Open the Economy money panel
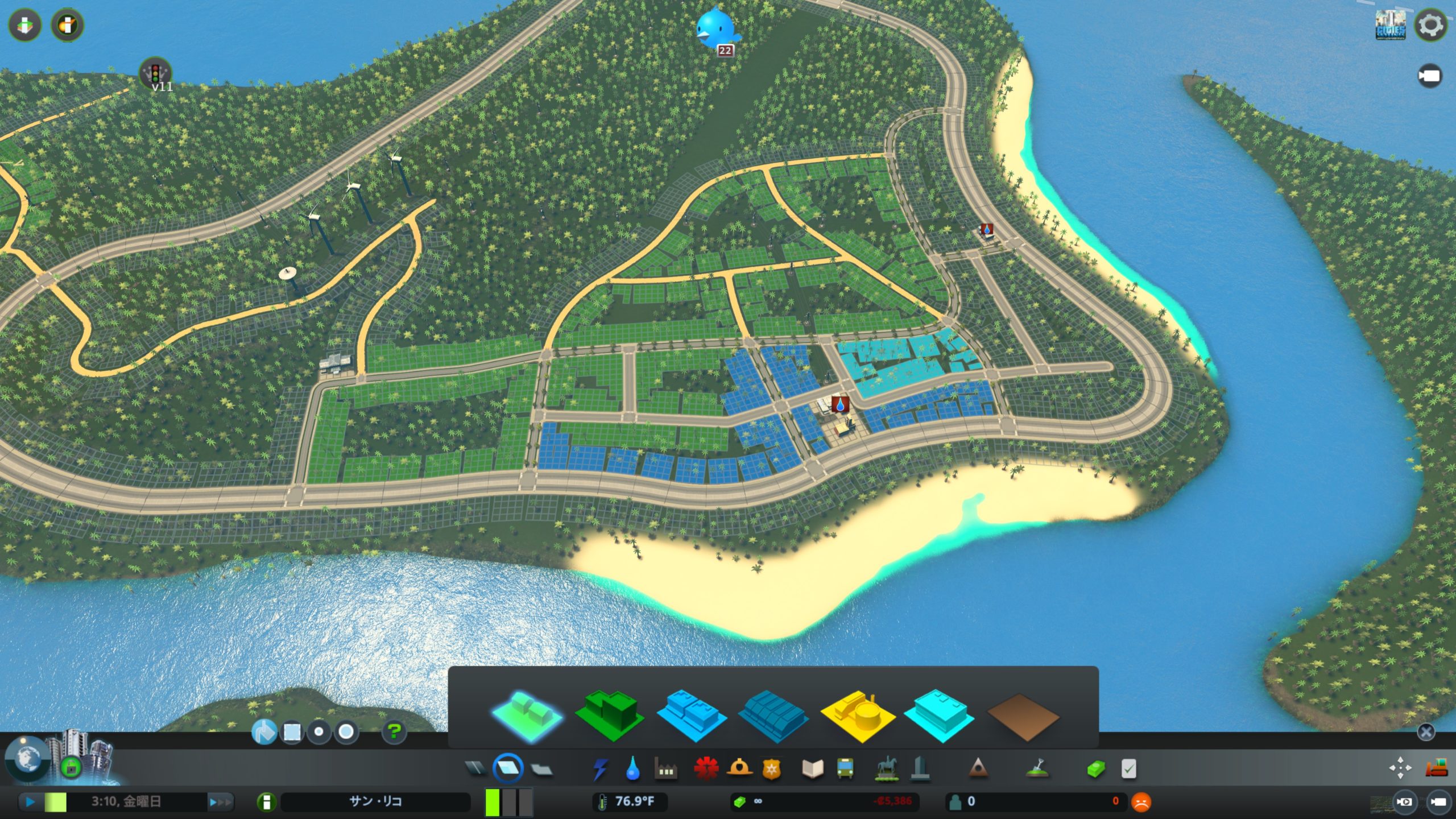This screenshot has width=1456, height=819. click(1096, 769)
